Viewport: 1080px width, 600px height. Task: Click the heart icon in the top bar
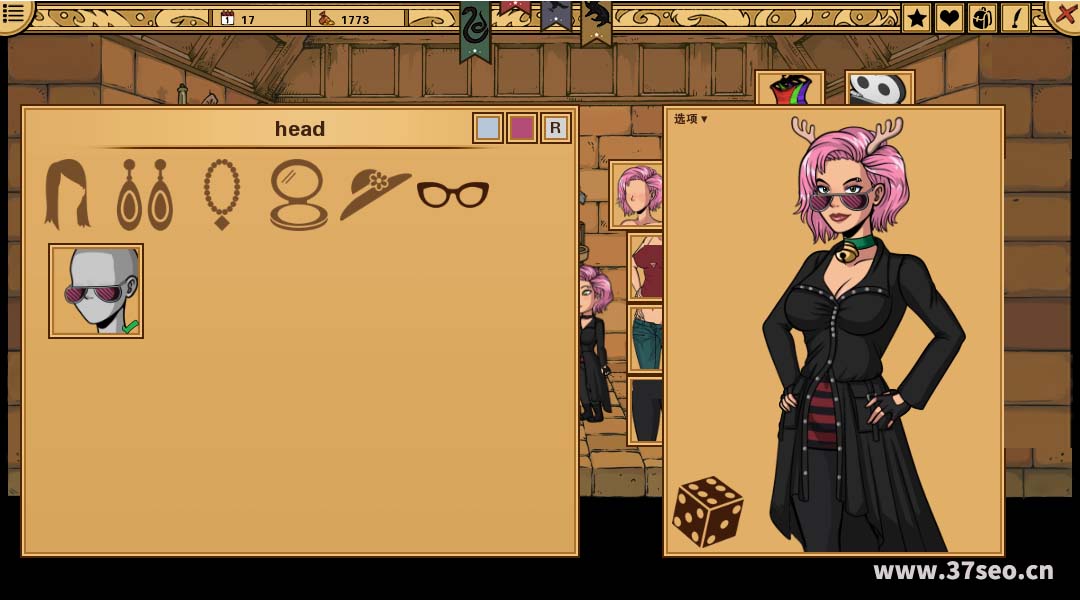(x=949, y=18)
